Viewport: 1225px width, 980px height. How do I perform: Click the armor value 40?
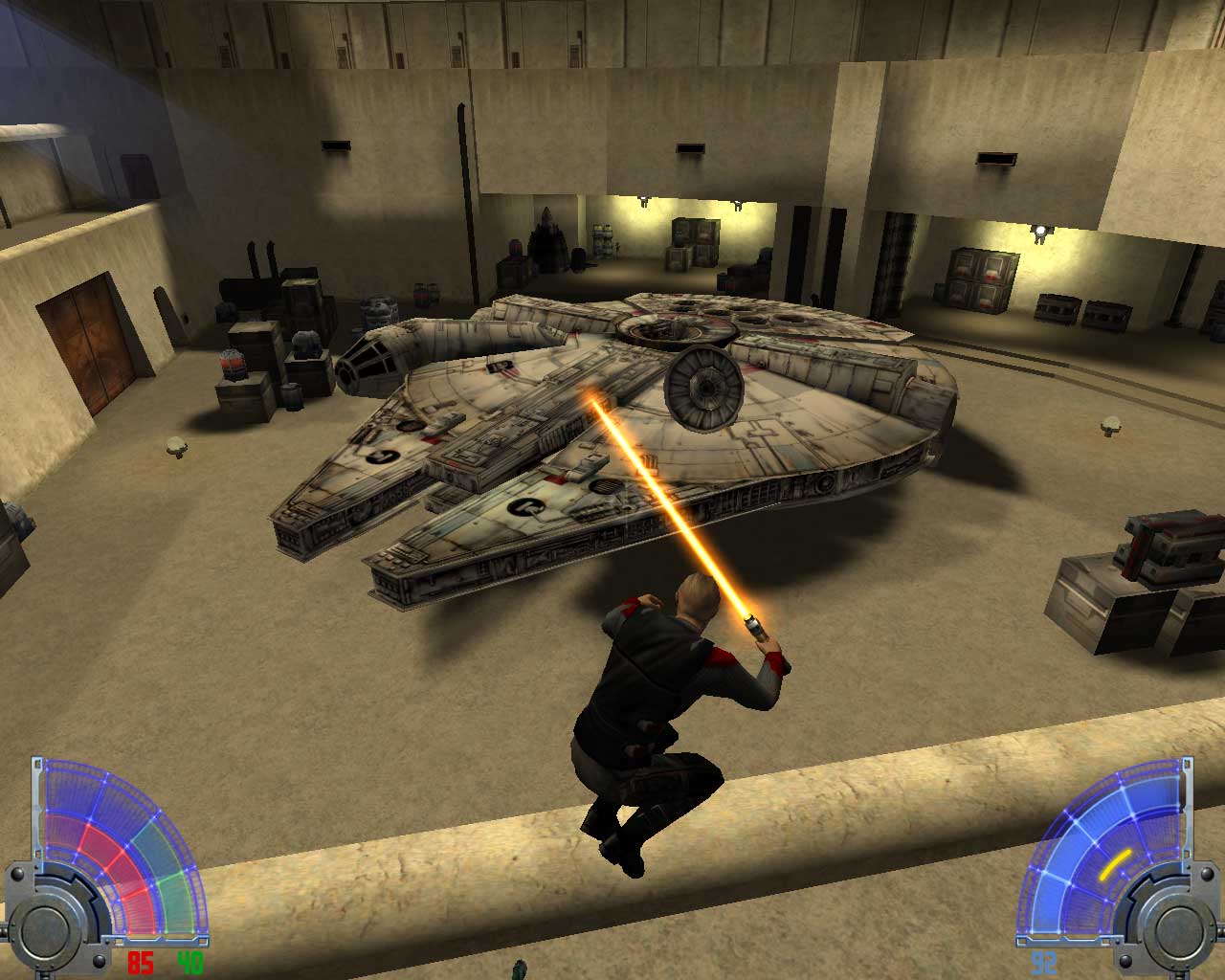[189, 963]
